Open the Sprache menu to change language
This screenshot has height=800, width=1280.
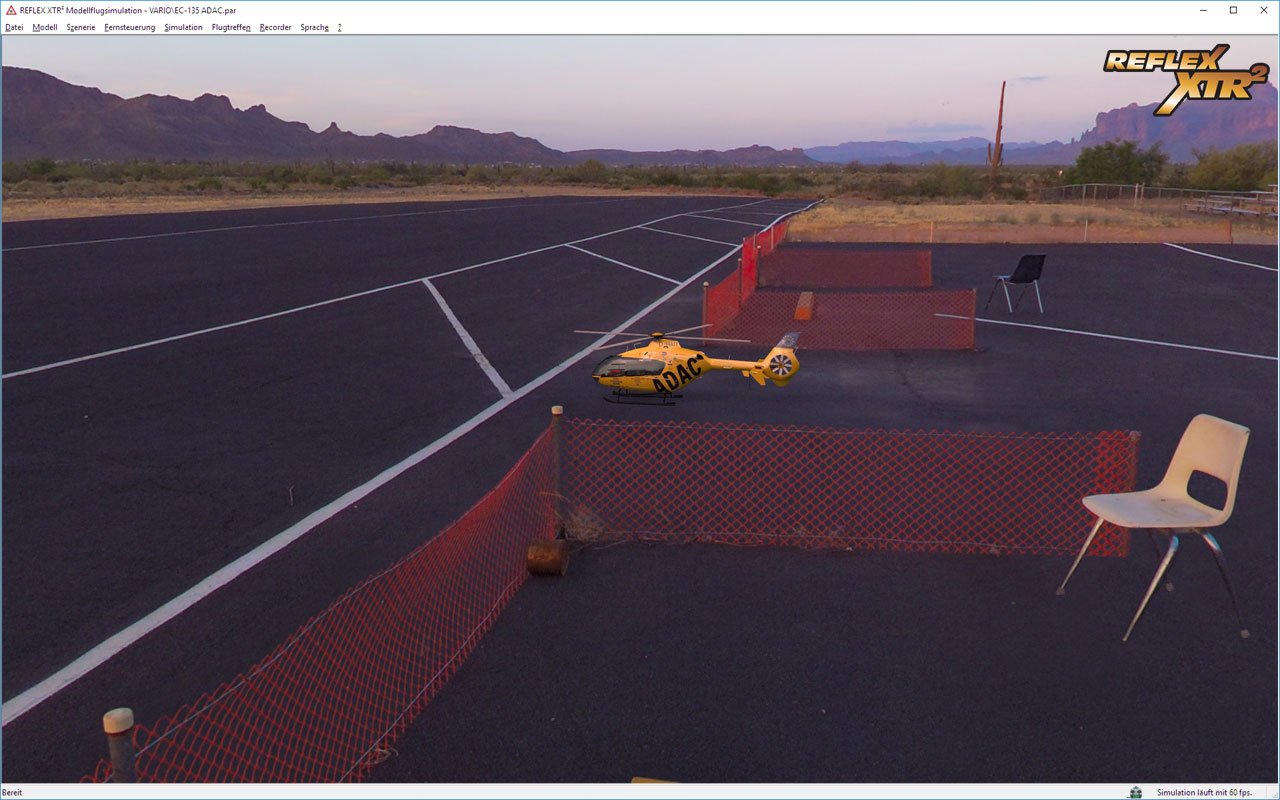click(x=312, y=27)
